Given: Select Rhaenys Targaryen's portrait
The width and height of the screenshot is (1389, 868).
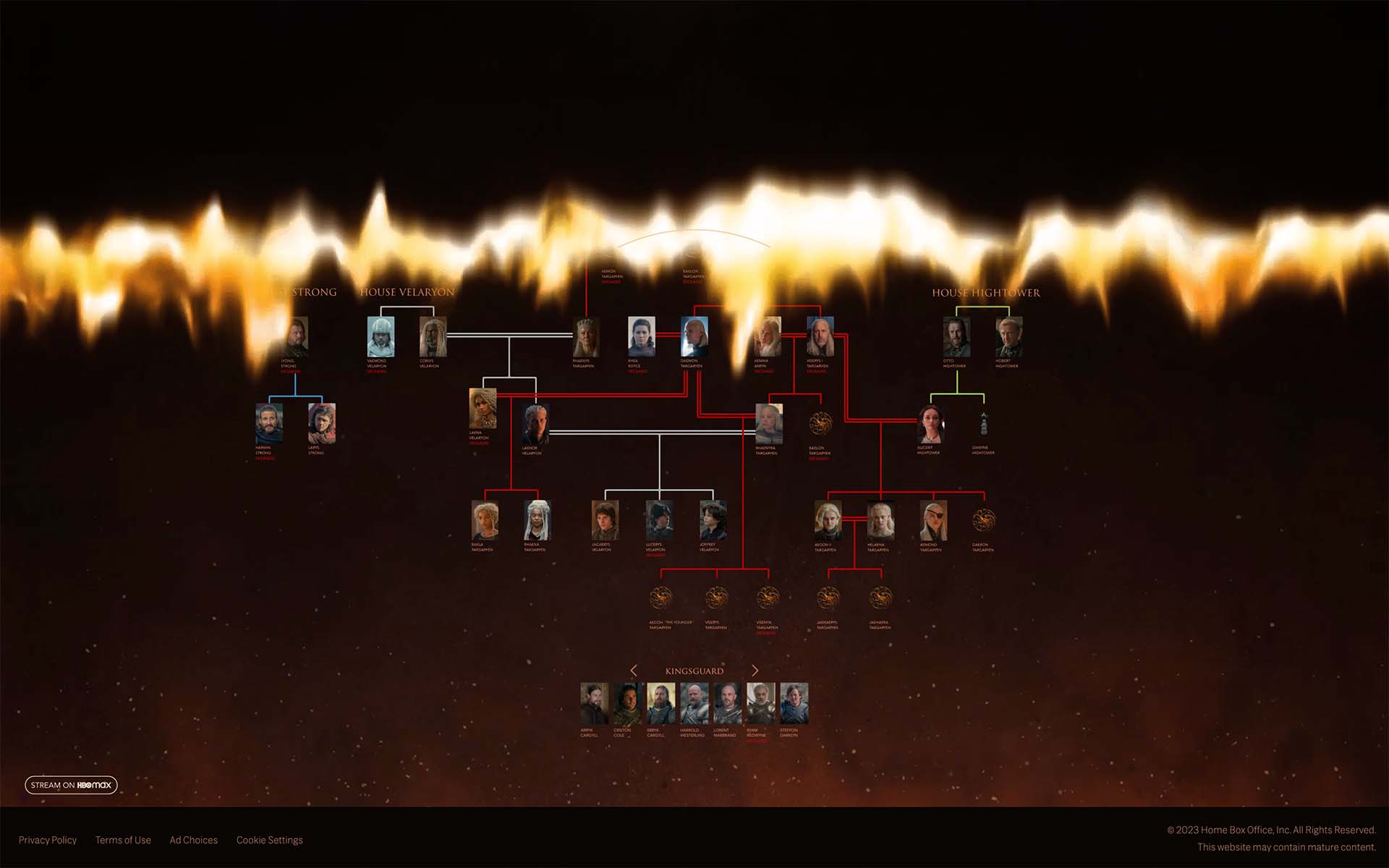Looking at the screenshot, I should pyautogui.click(x=585, y=337).
